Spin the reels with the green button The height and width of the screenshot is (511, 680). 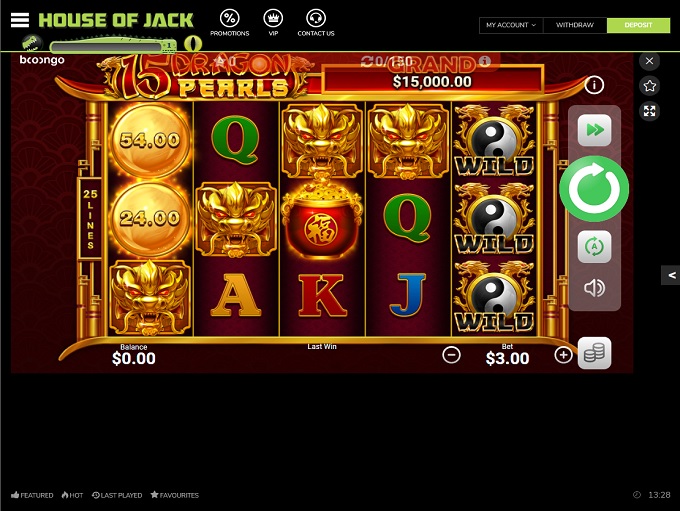[594, 188]
